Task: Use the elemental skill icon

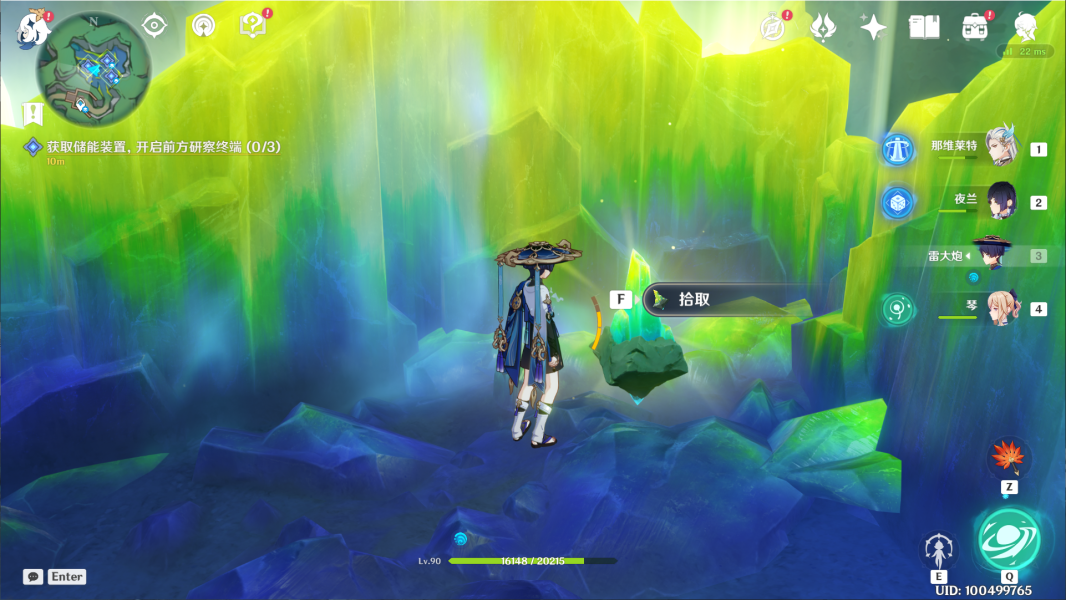Action: [938, 549]
